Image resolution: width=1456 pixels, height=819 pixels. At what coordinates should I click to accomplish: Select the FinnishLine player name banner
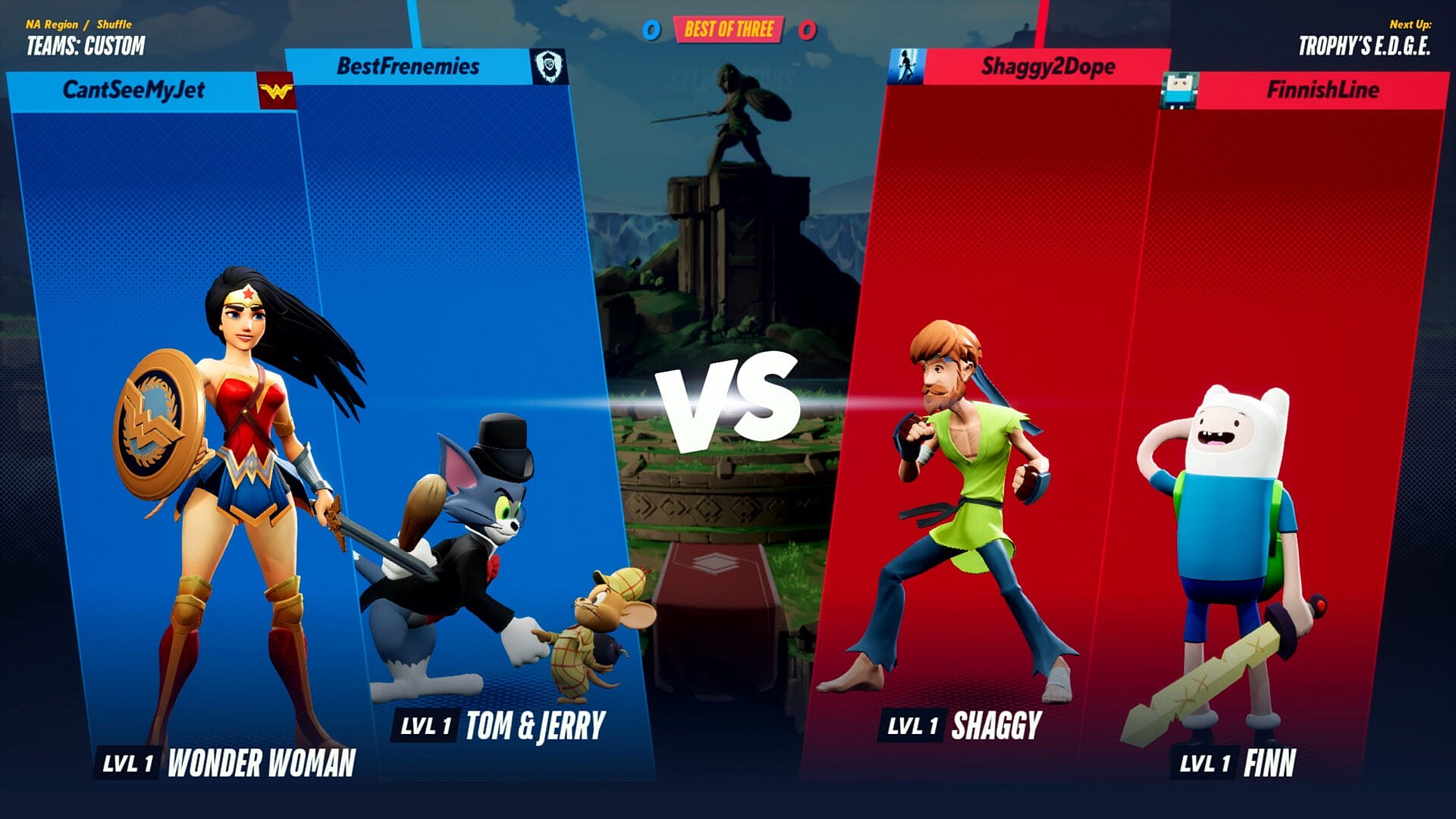tap(1323, 90)
